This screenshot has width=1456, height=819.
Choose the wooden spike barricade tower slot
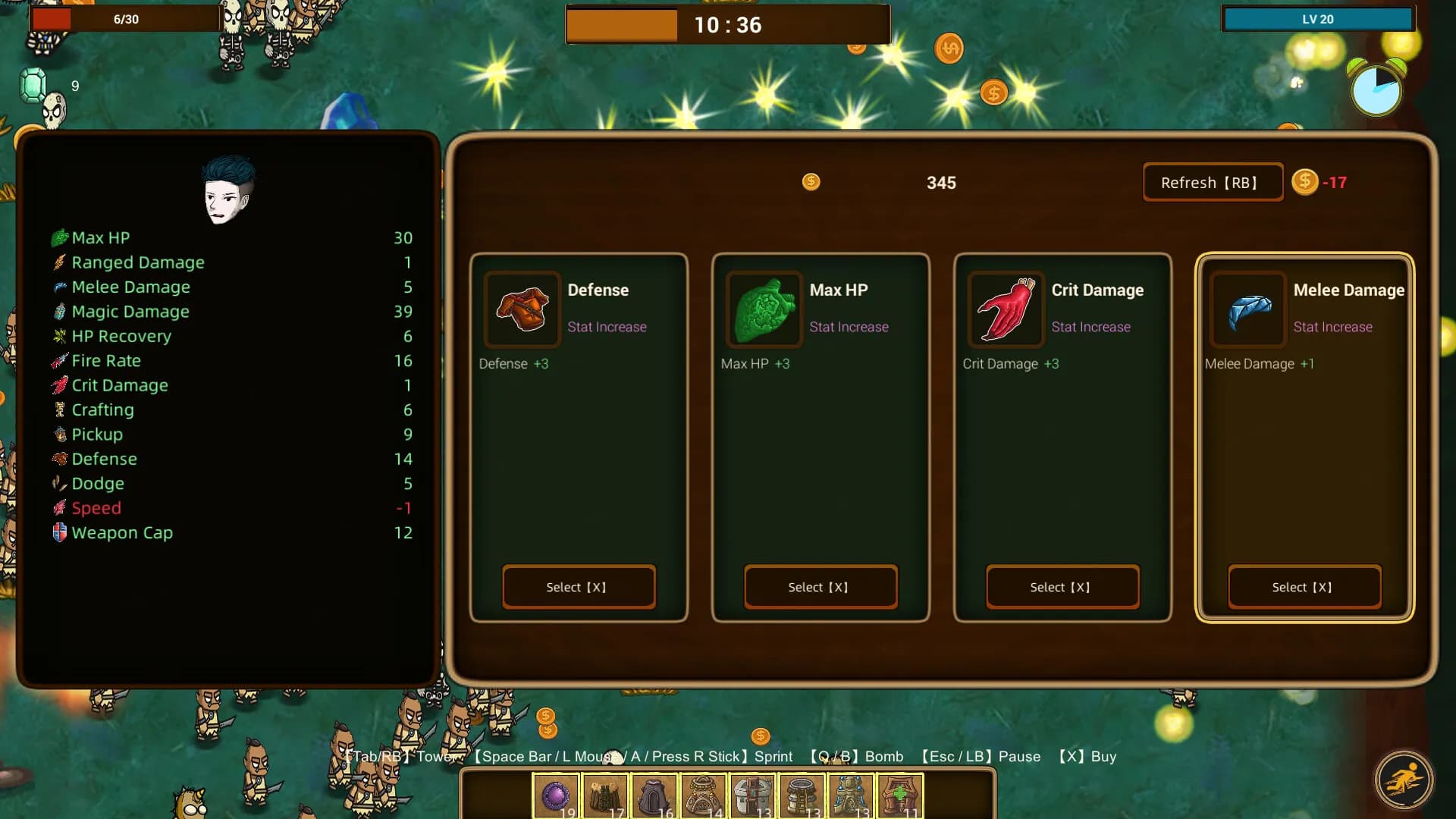coord(605,796)
